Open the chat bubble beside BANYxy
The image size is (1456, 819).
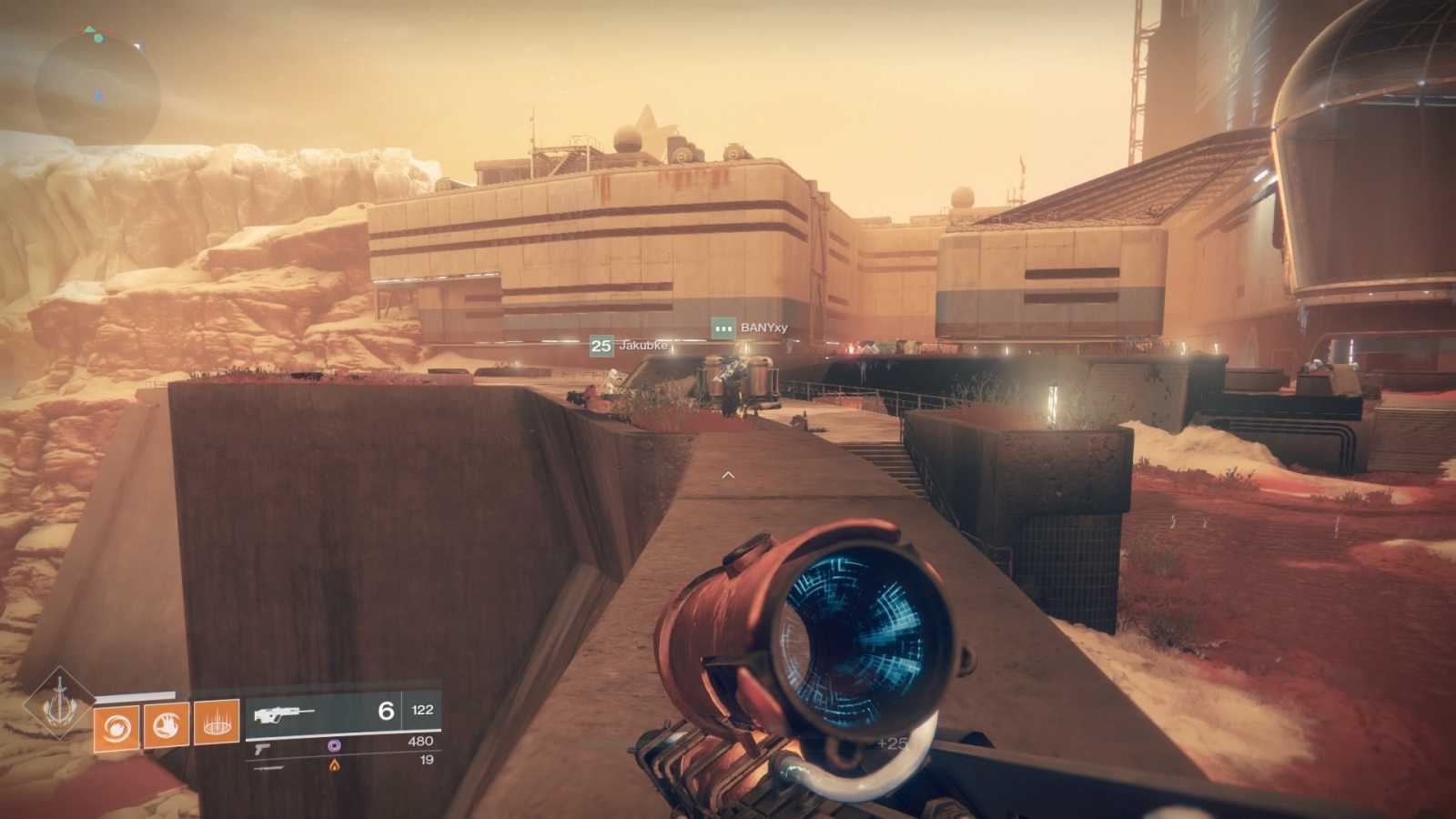click(x=723, y=328)
